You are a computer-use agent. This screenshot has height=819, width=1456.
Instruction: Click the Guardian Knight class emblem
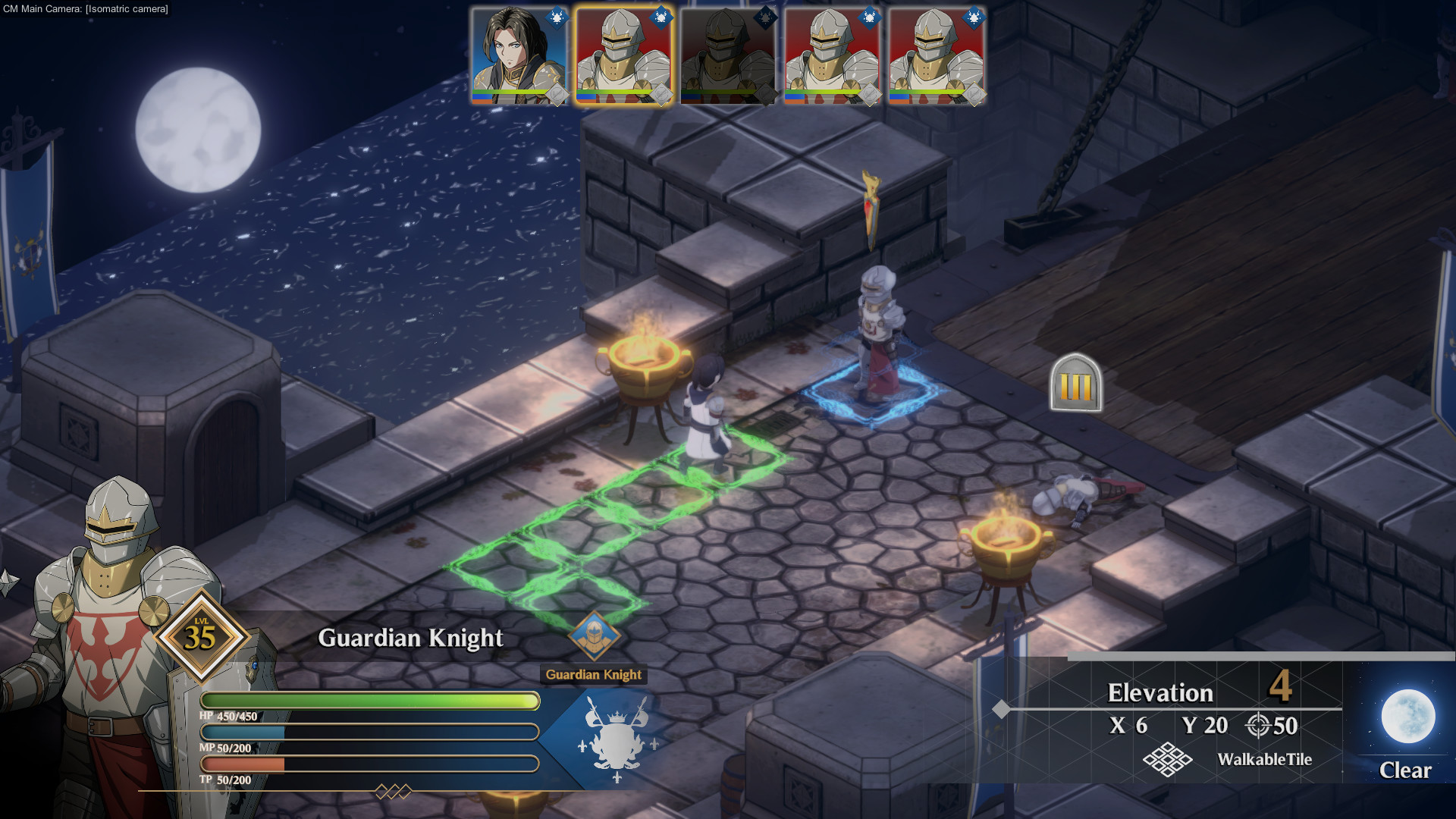(x=594, y=635)
